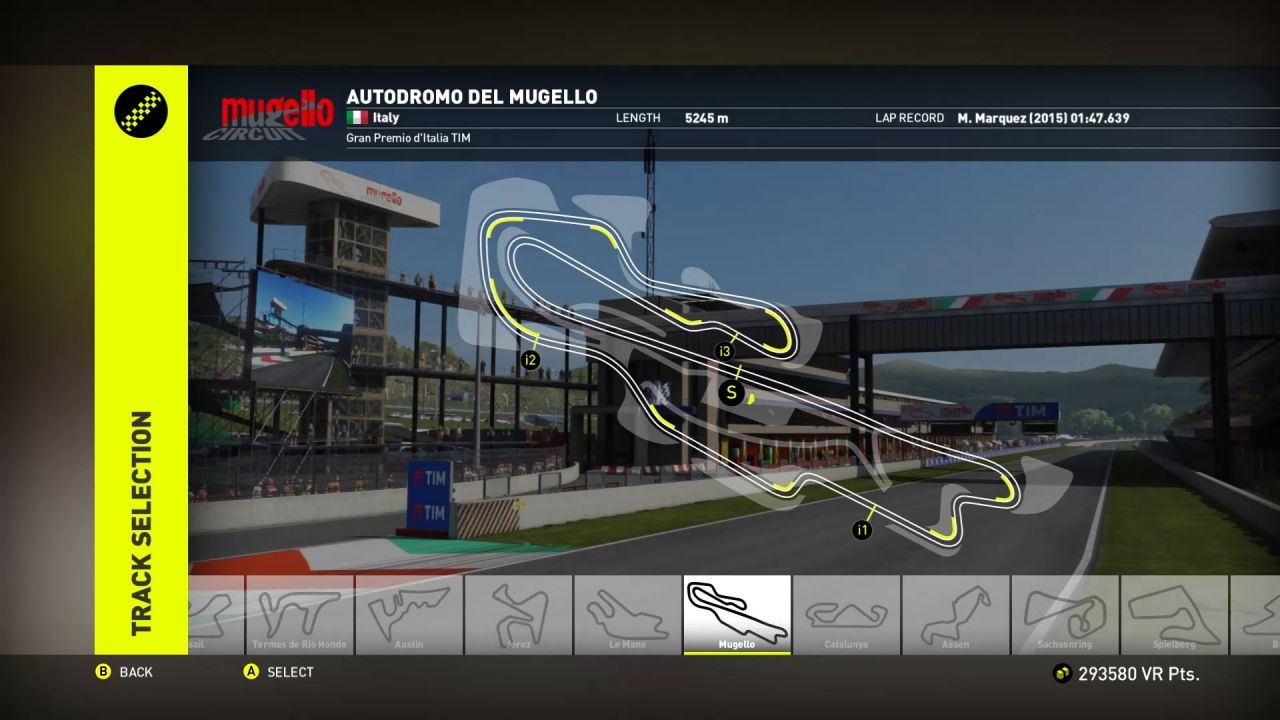Select the Spielberg circuit tile

point(1174,614)
